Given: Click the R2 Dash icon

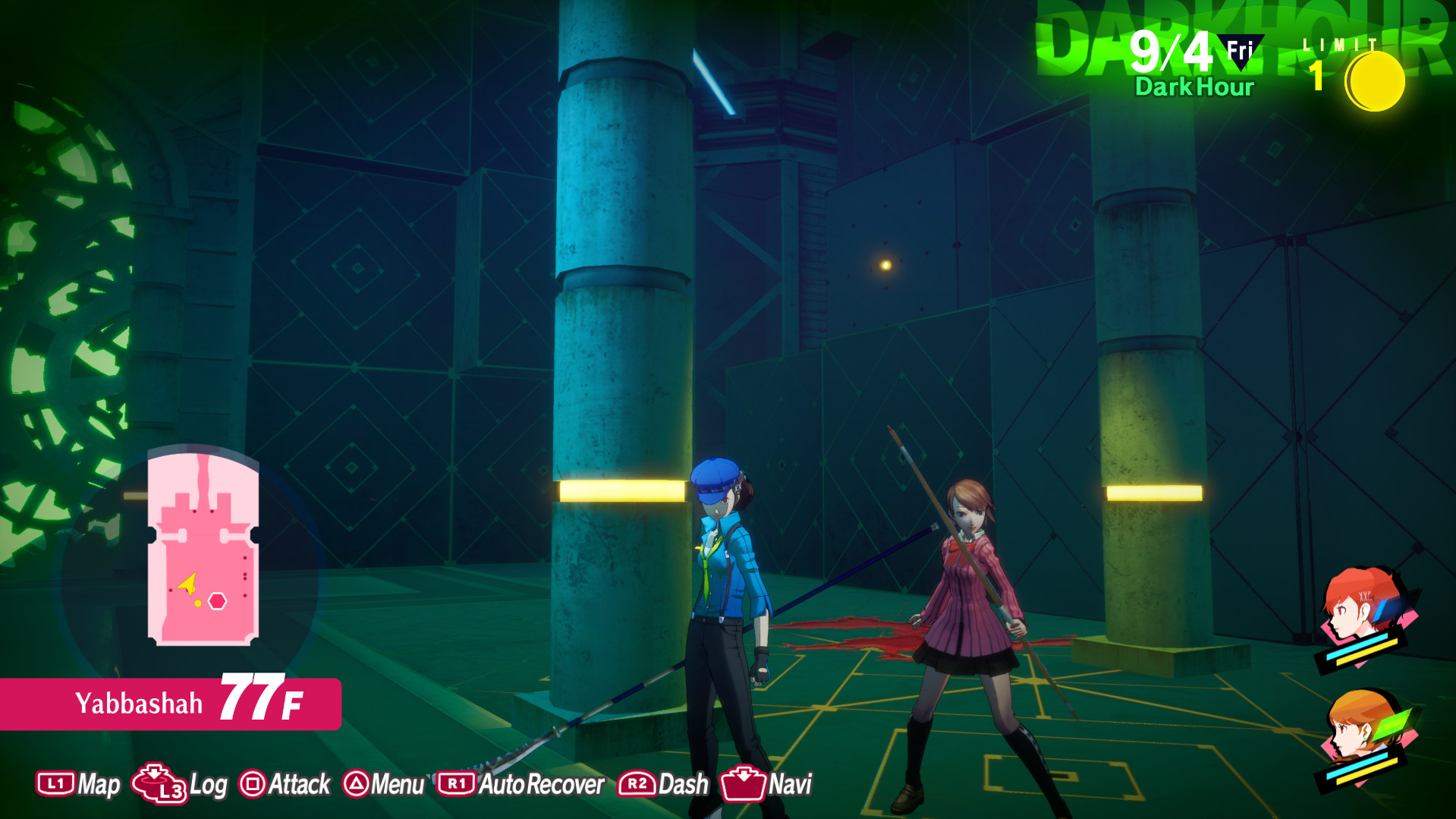Looking at the screenshot, I should pyautogui.click(x=636, y=784).
